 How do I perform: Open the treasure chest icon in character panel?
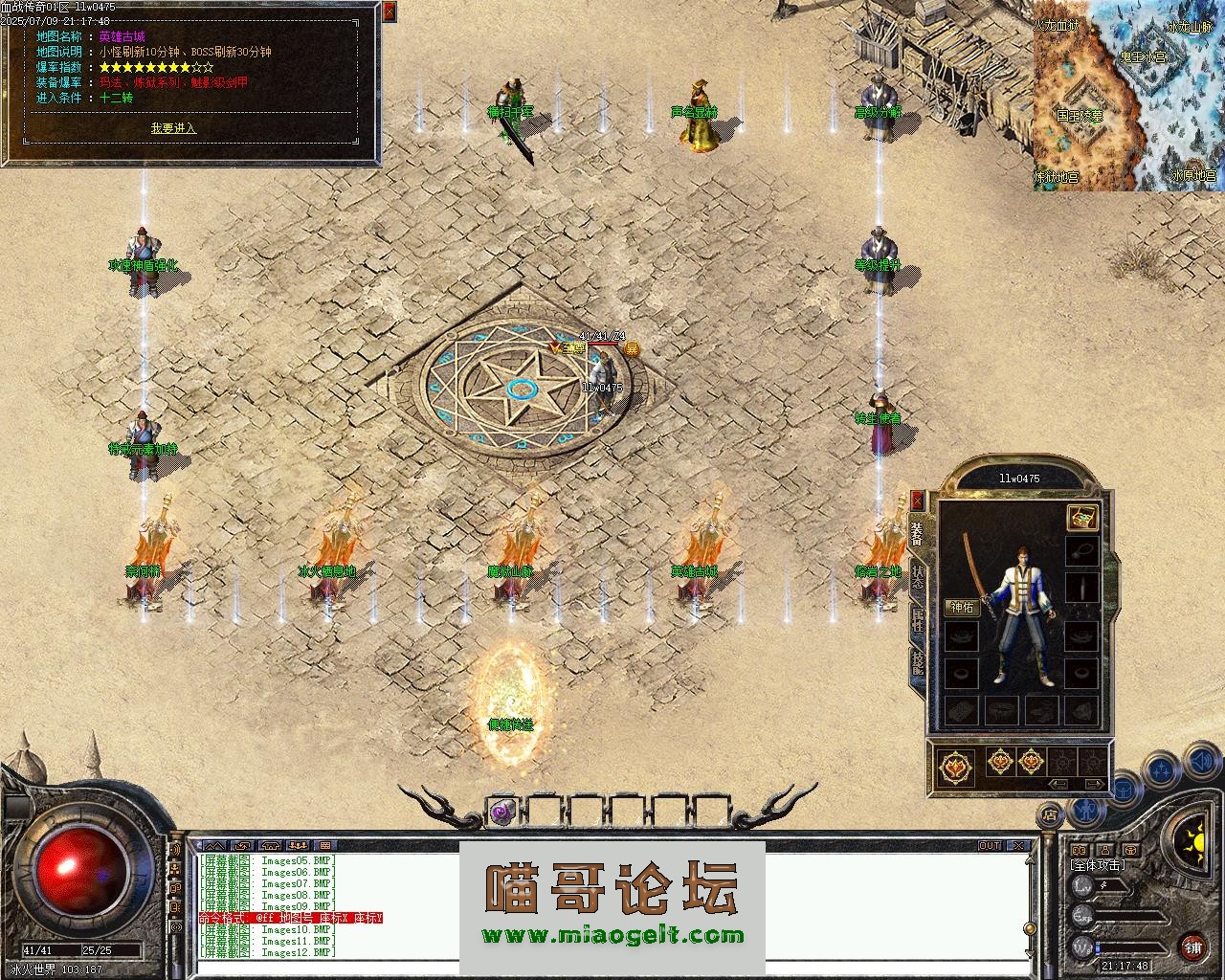(x=1081, y=518)
